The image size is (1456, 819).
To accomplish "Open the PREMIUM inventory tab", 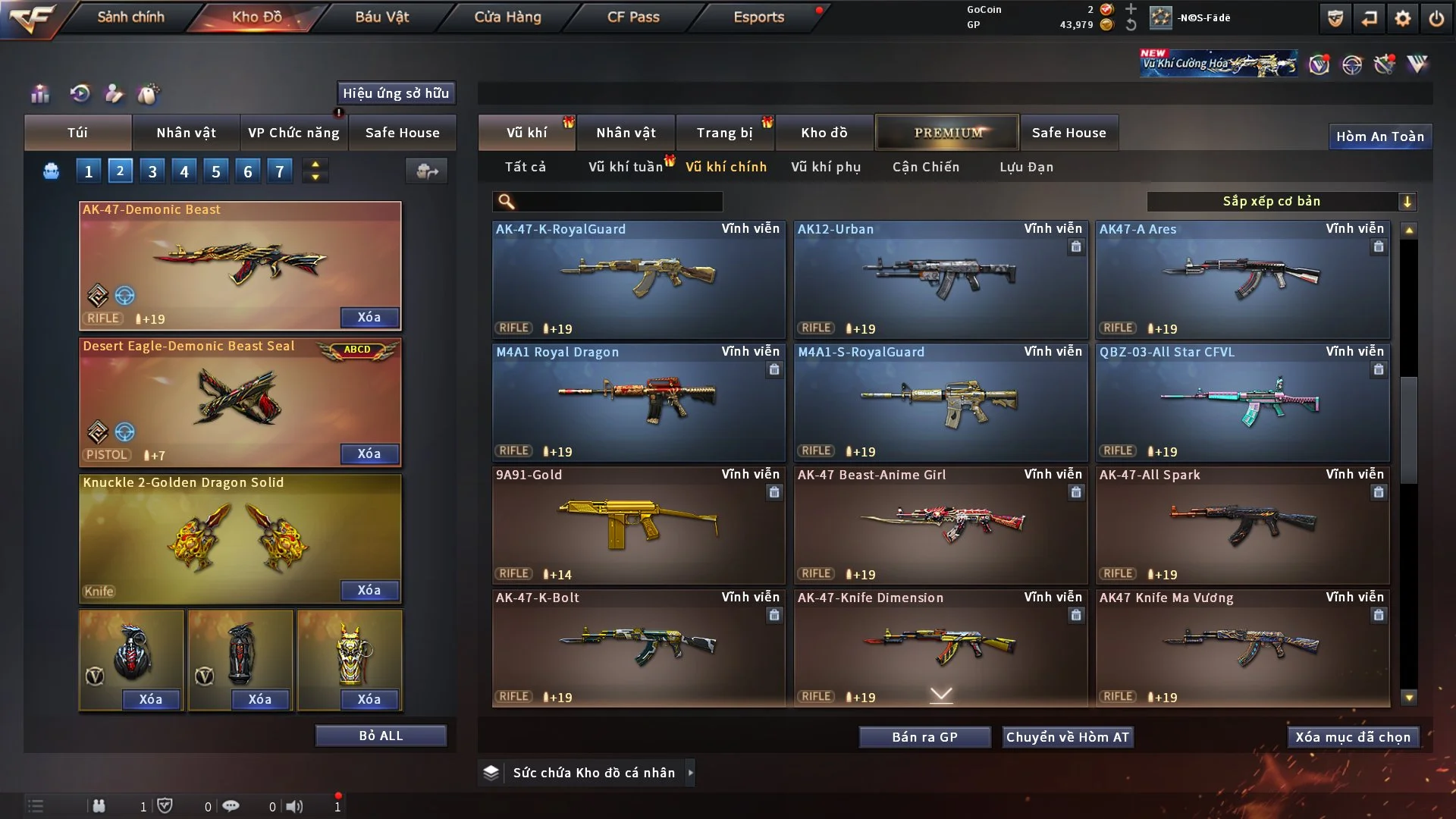I will 948,133.
